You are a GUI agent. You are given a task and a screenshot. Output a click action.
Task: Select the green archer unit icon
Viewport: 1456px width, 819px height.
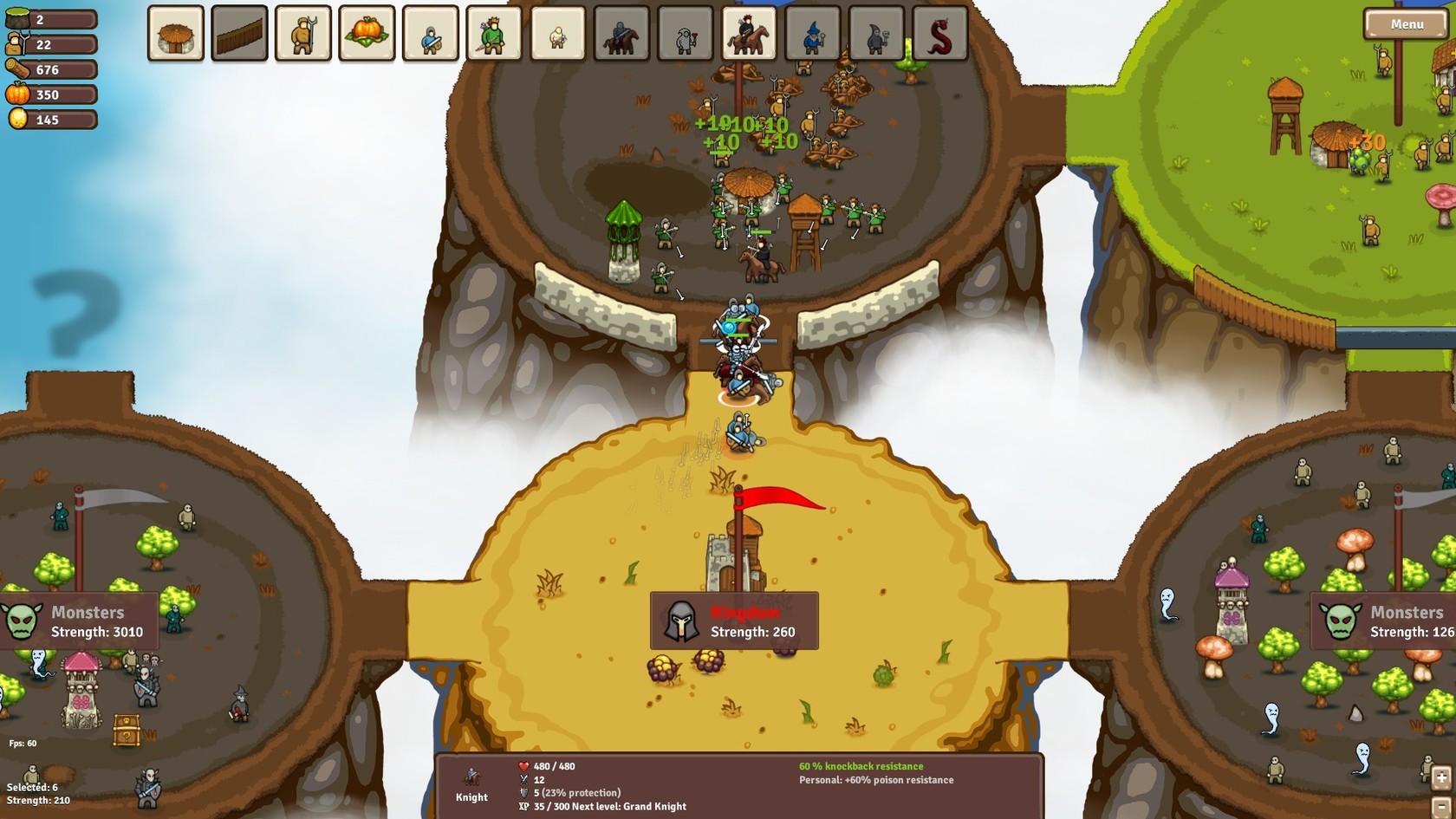pyautogui.click(x=494, y=35)
